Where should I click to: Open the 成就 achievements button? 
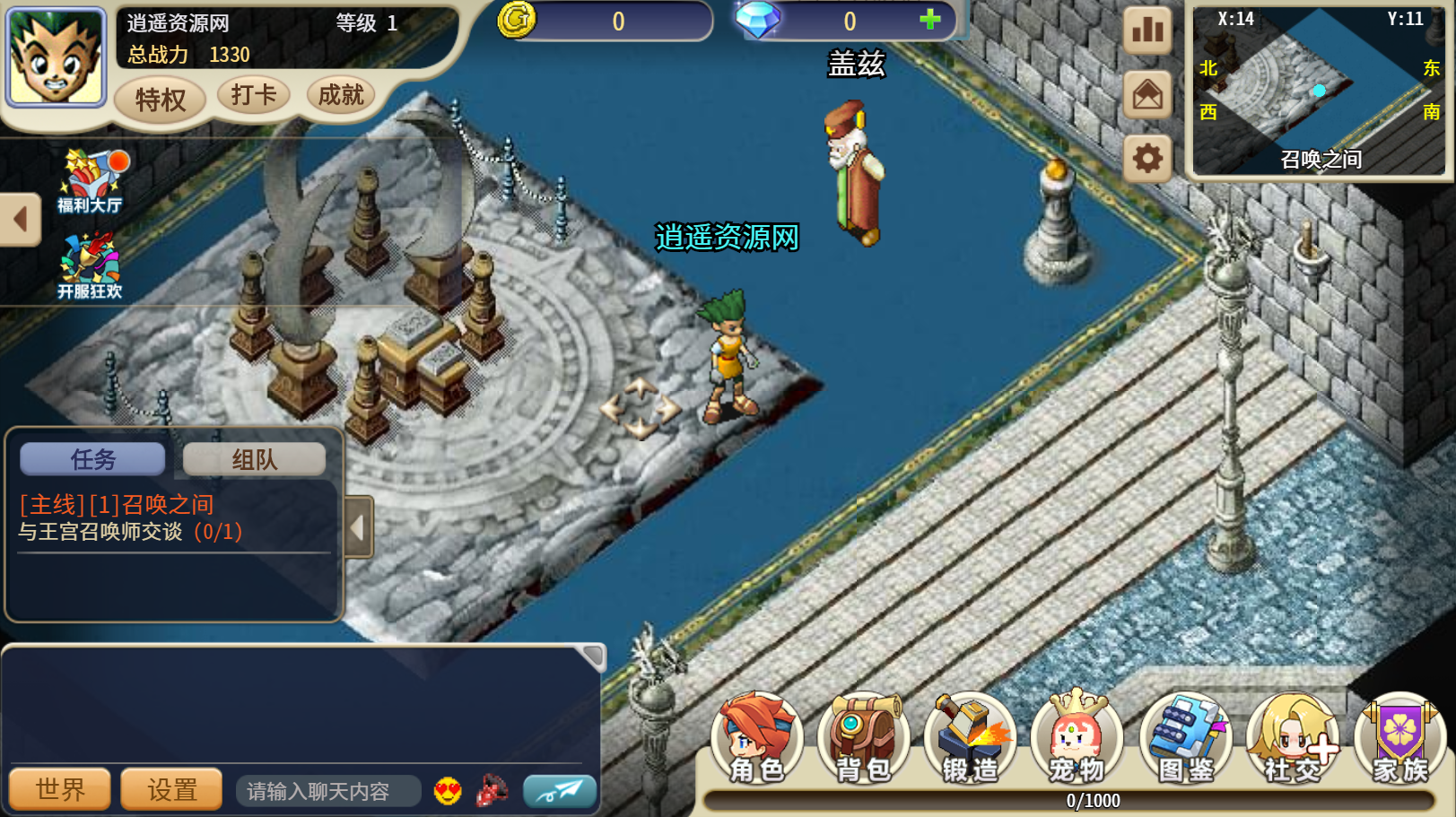[x=341, y=94]
